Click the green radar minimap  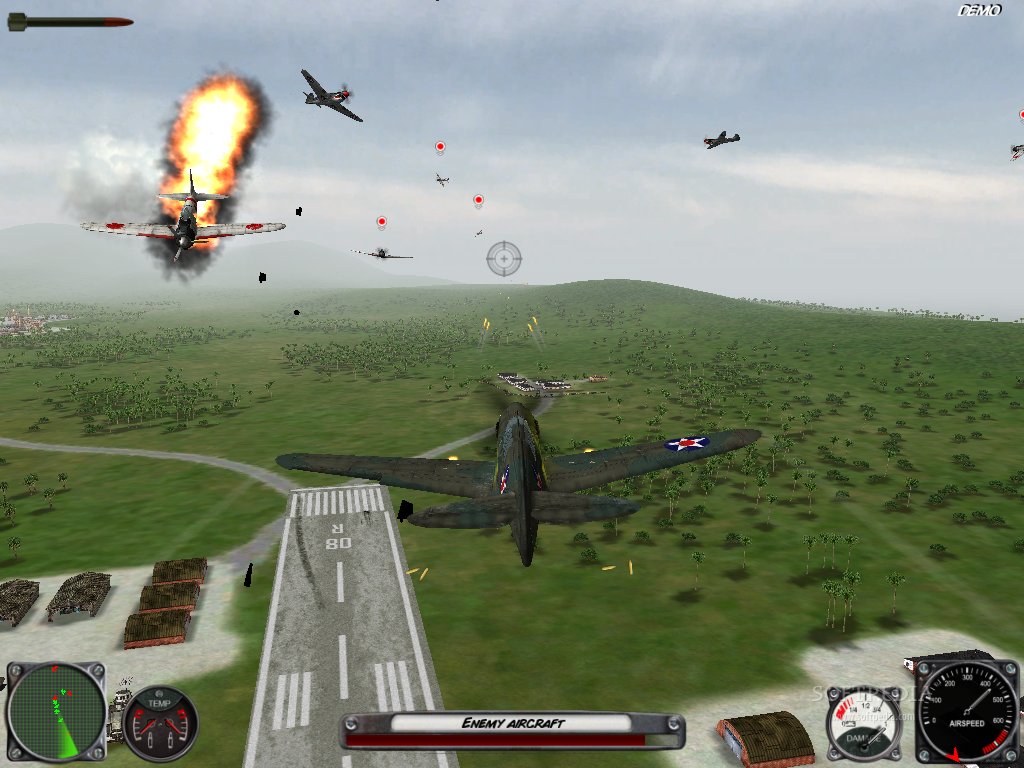tap(55, 711)
